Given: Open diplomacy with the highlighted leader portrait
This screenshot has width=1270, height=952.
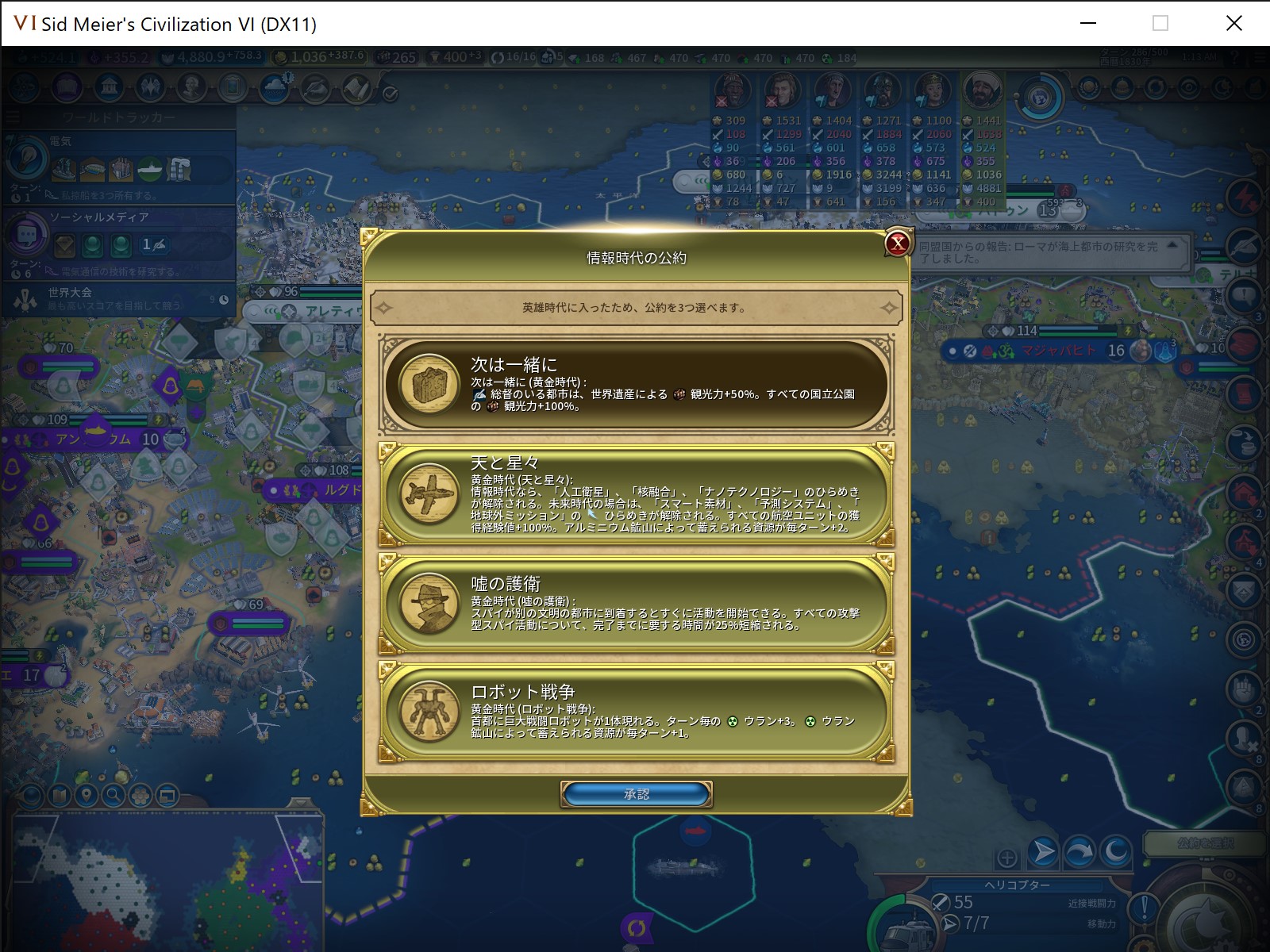Looking at the screenshot, I should (981, 90).
